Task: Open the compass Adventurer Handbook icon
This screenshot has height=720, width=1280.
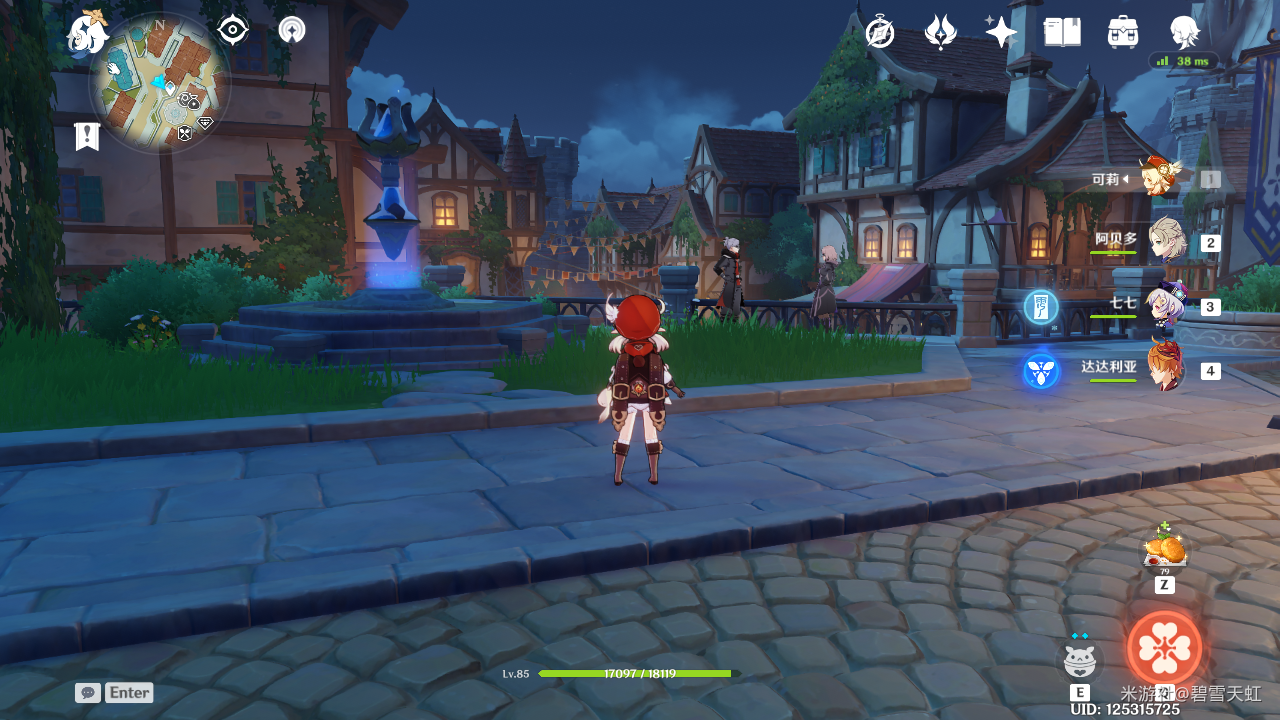Action: (880, 32)
